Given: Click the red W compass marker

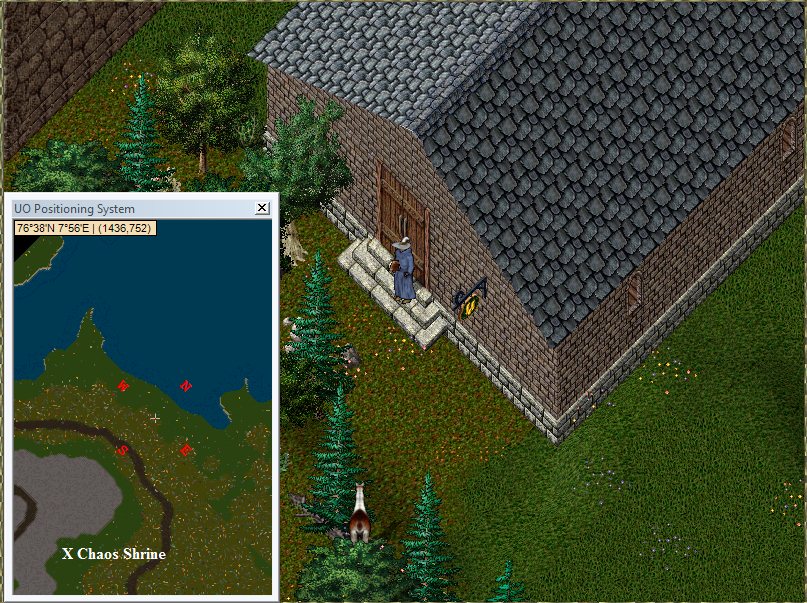Looking at the screenshot, I should [123, 386].
